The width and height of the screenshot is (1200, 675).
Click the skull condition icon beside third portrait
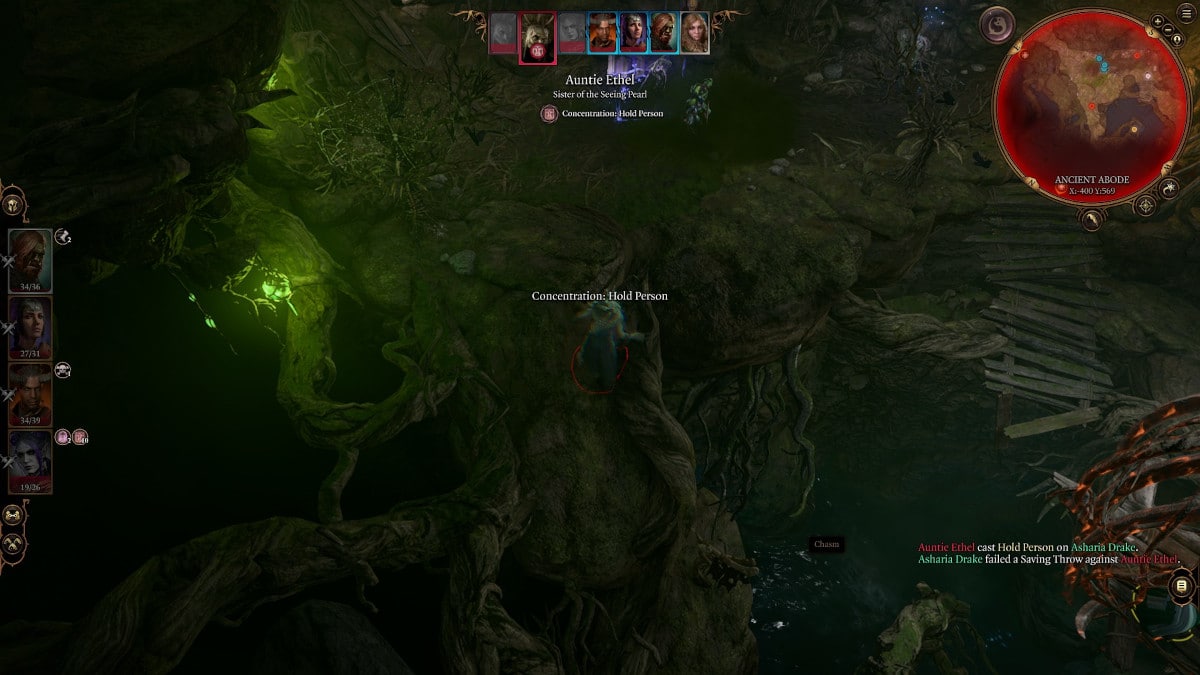click(62, 371)
